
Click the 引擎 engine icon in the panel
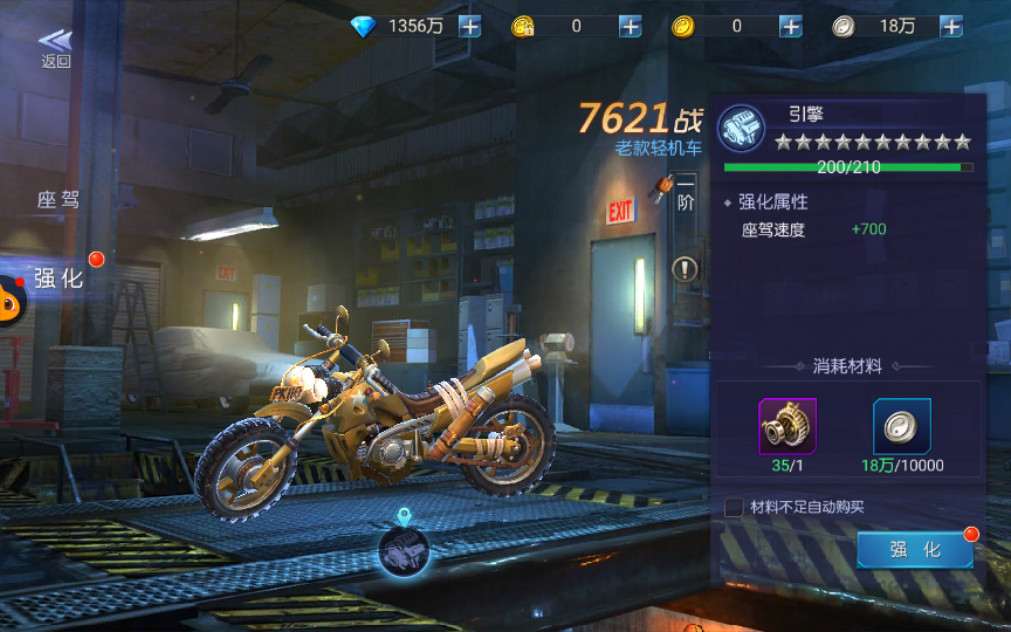click(742, 128)
